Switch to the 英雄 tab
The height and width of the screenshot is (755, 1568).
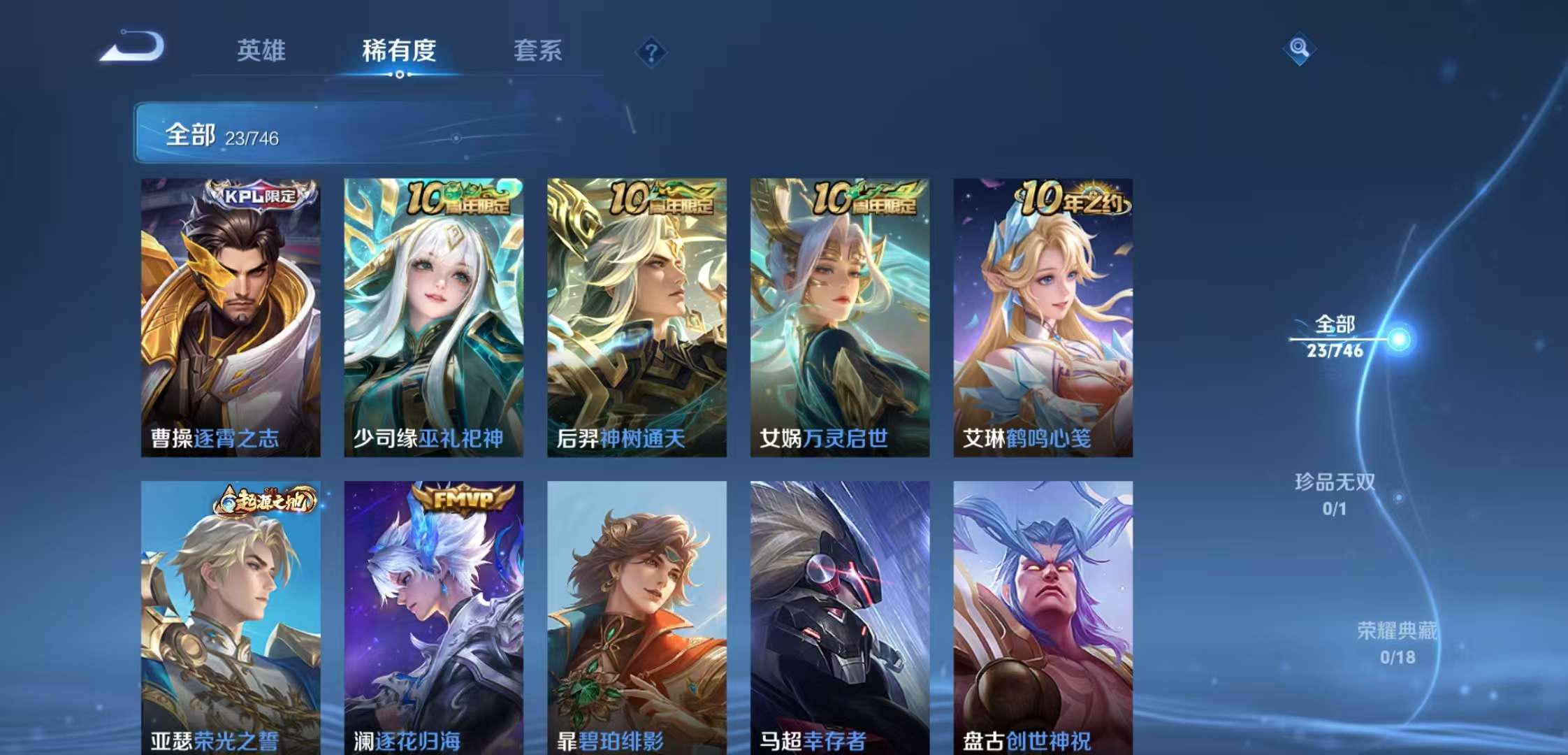261,52
